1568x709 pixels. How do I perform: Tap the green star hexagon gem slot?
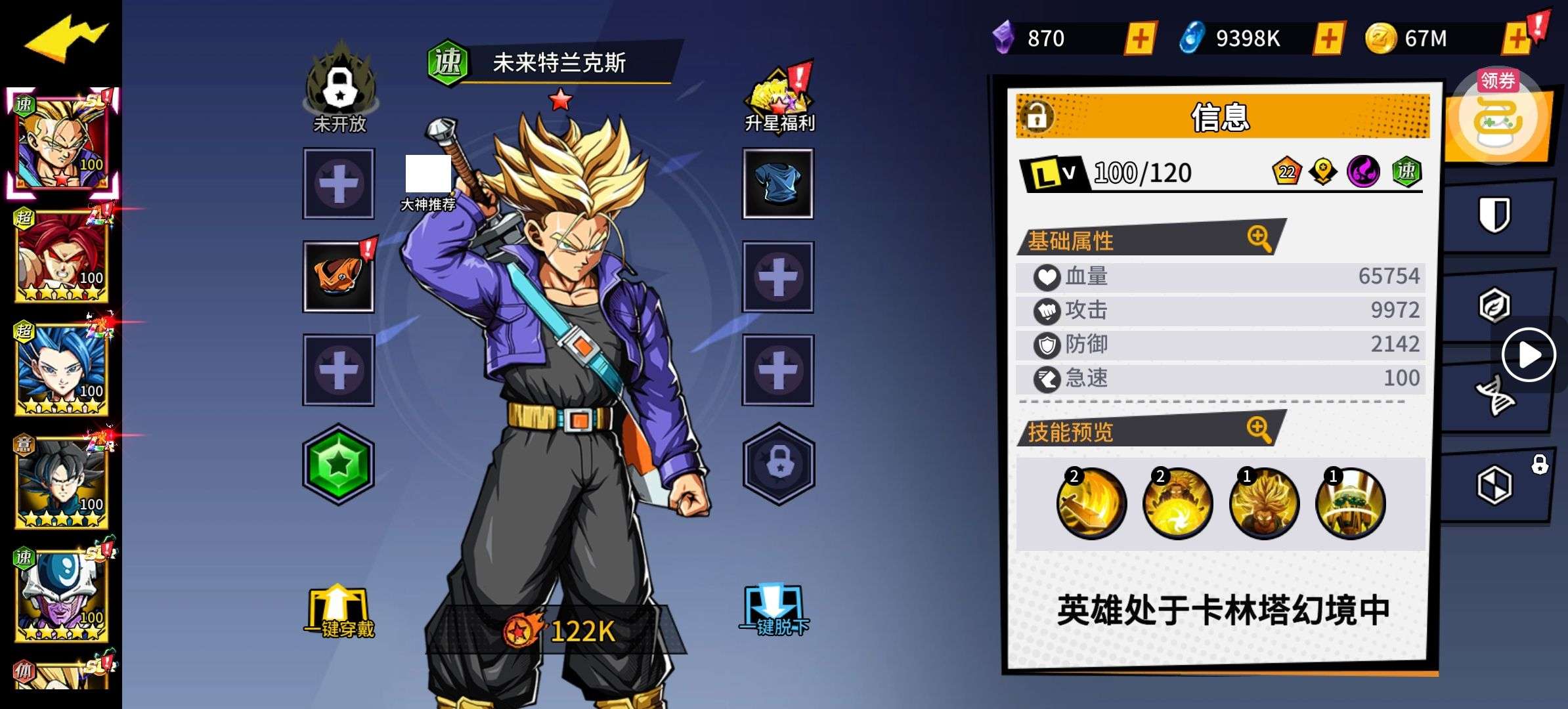tap(338, 464)
